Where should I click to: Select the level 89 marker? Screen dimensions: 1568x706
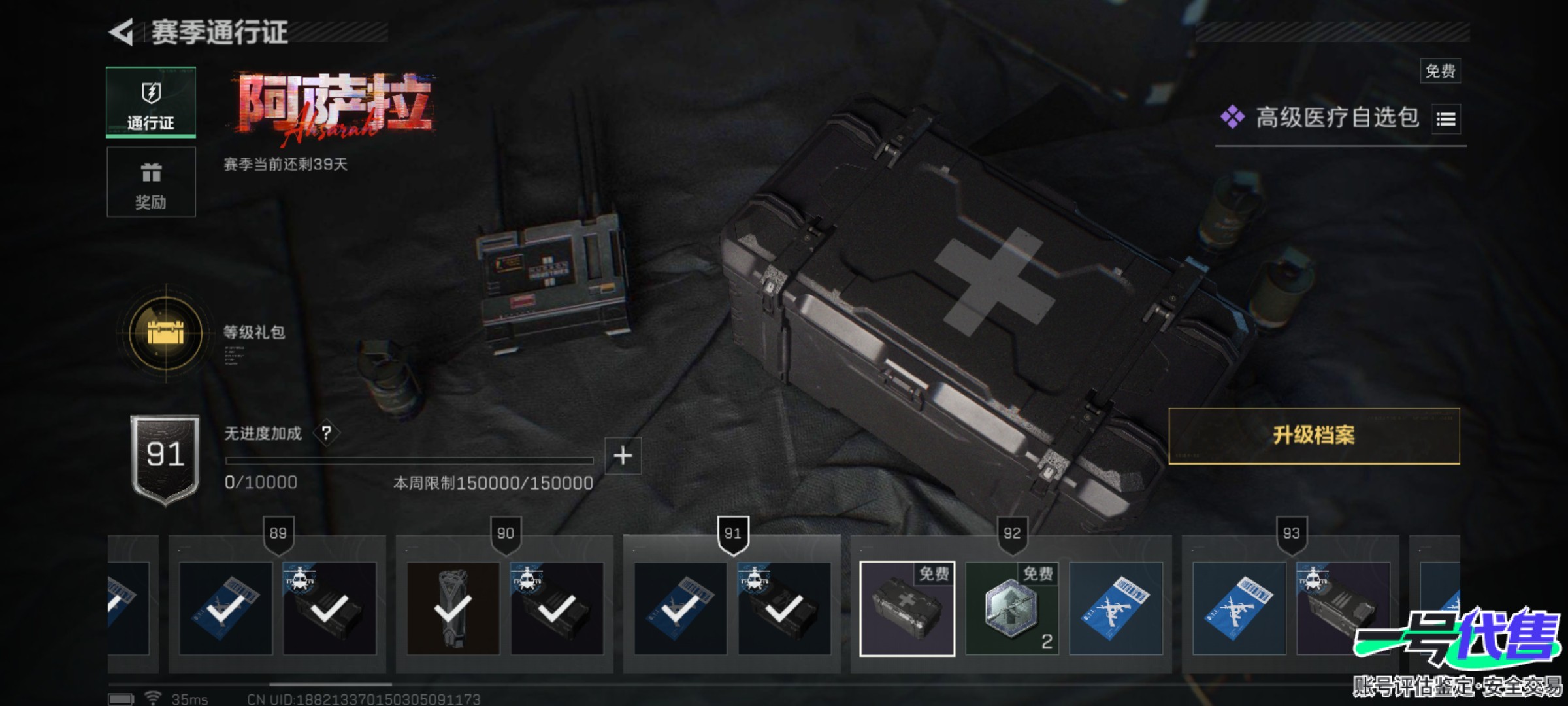278,533
